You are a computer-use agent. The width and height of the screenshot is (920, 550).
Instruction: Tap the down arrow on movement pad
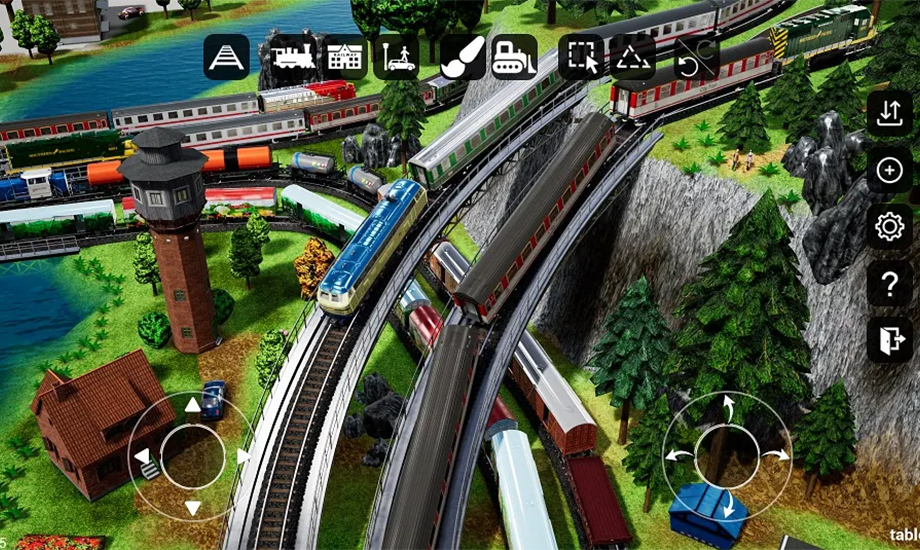coord(193,508)
